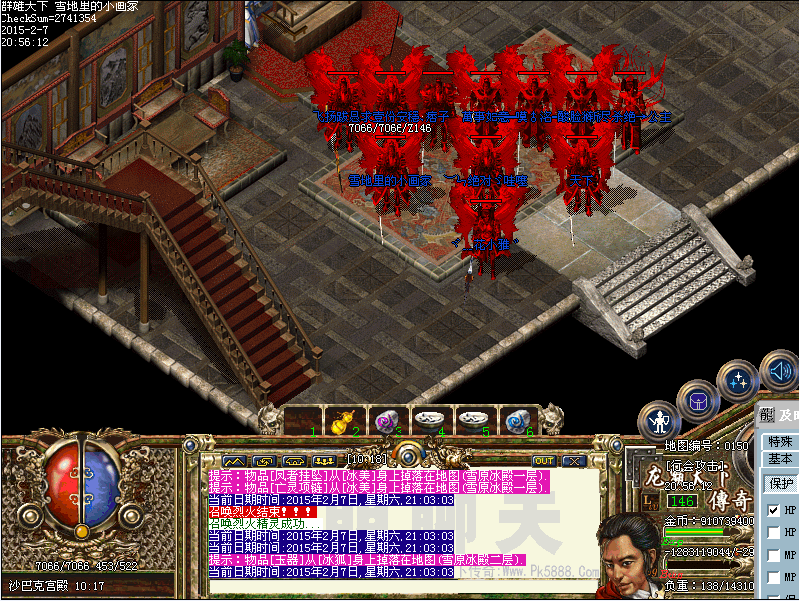
Task: Click the three-people group chat button
Action: [323, 461]
